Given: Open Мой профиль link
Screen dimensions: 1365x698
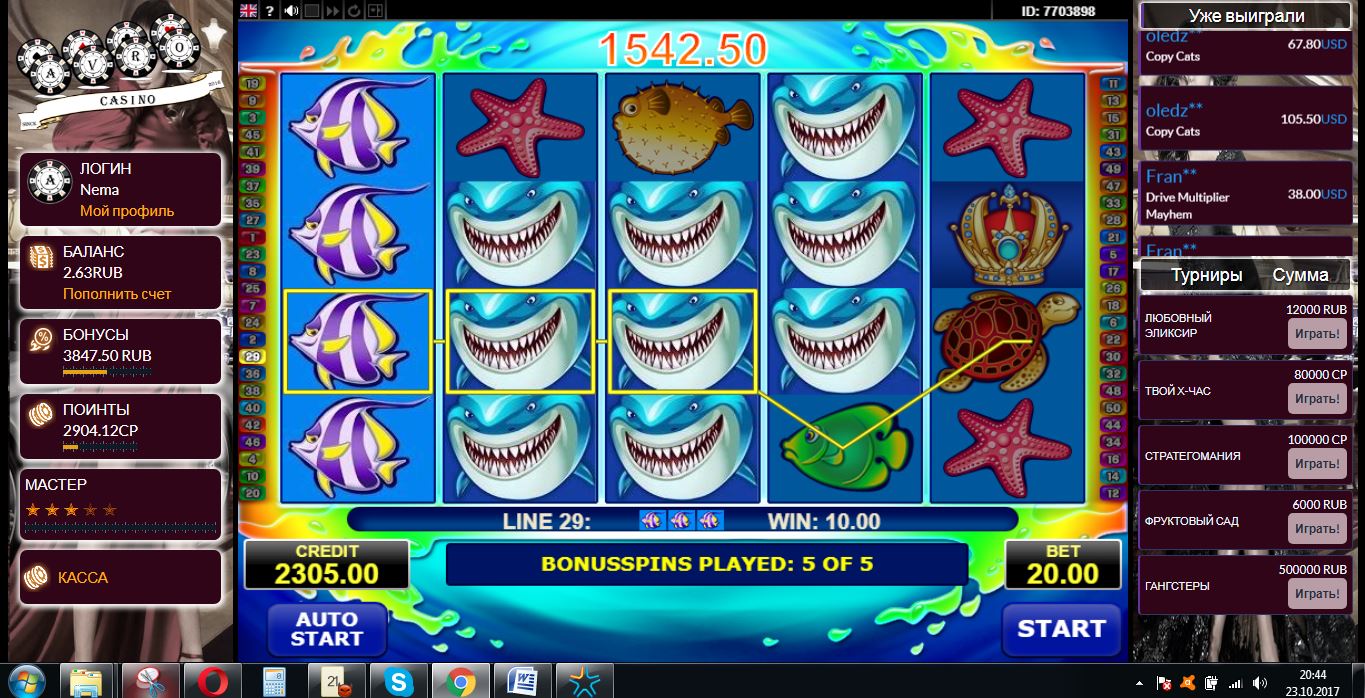Looking at the screenshot, I should point(127,211).
